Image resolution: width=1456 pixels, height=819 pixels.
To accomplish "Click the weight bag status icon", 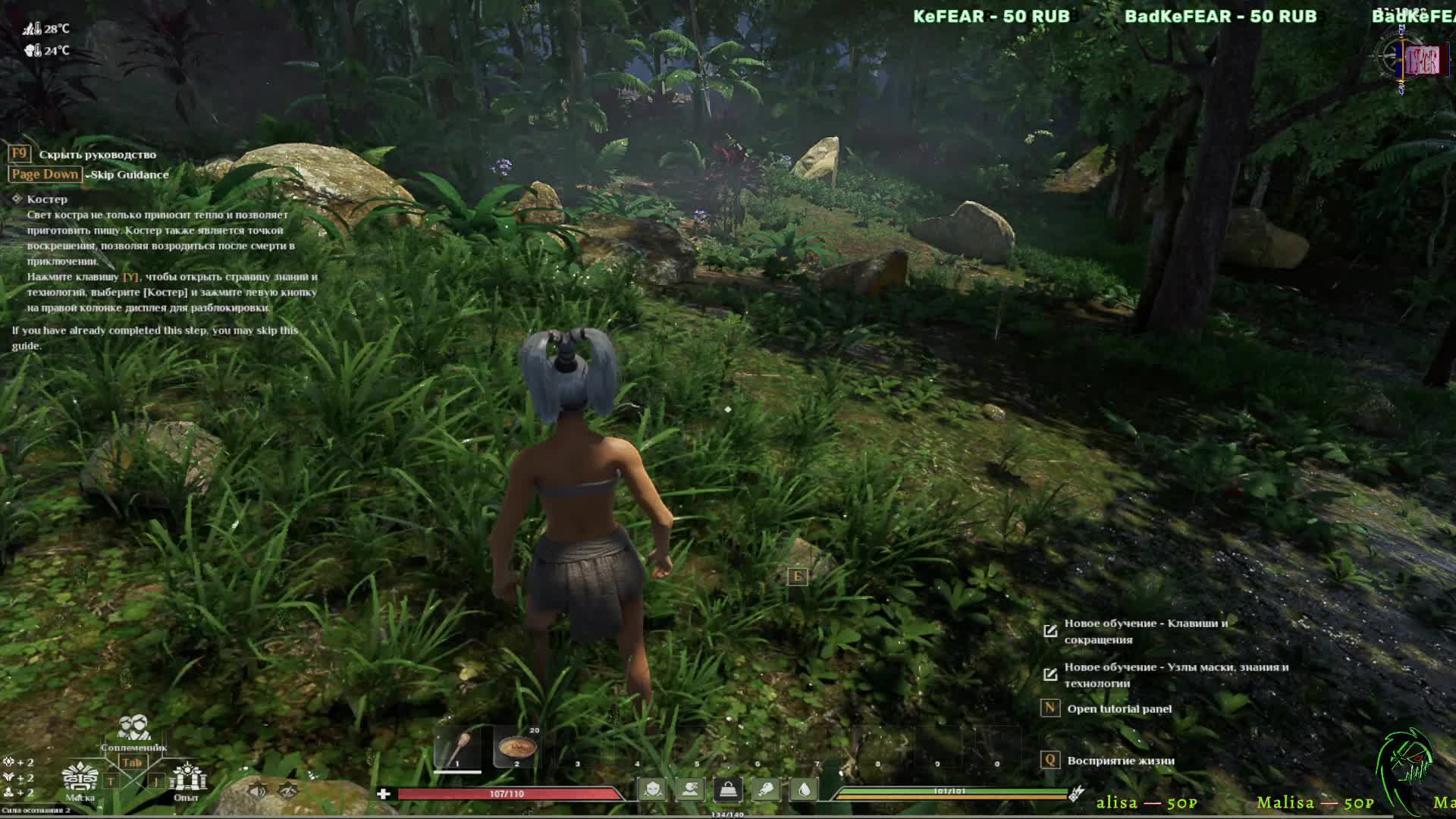I will [728, 790].
